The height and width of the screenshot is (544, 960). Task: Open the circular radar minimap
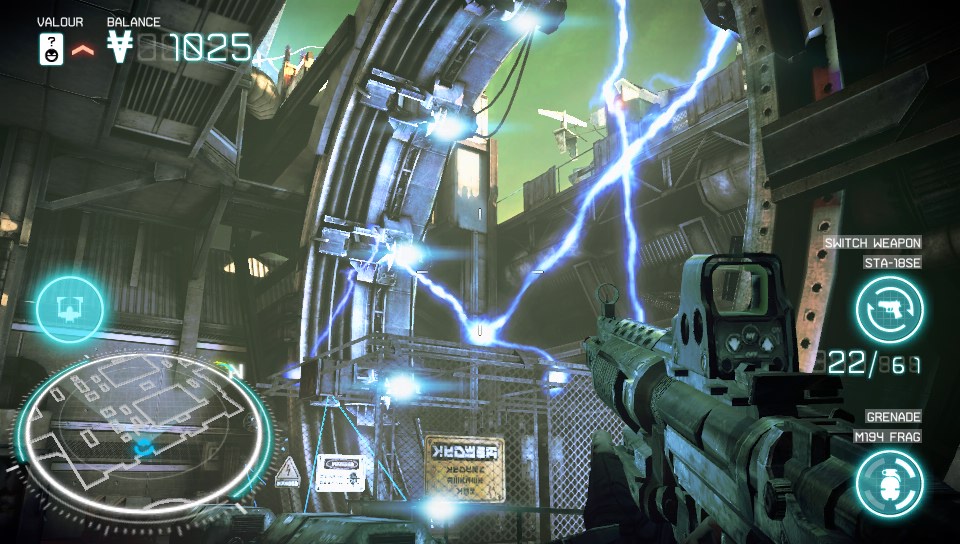click(142, 427)
